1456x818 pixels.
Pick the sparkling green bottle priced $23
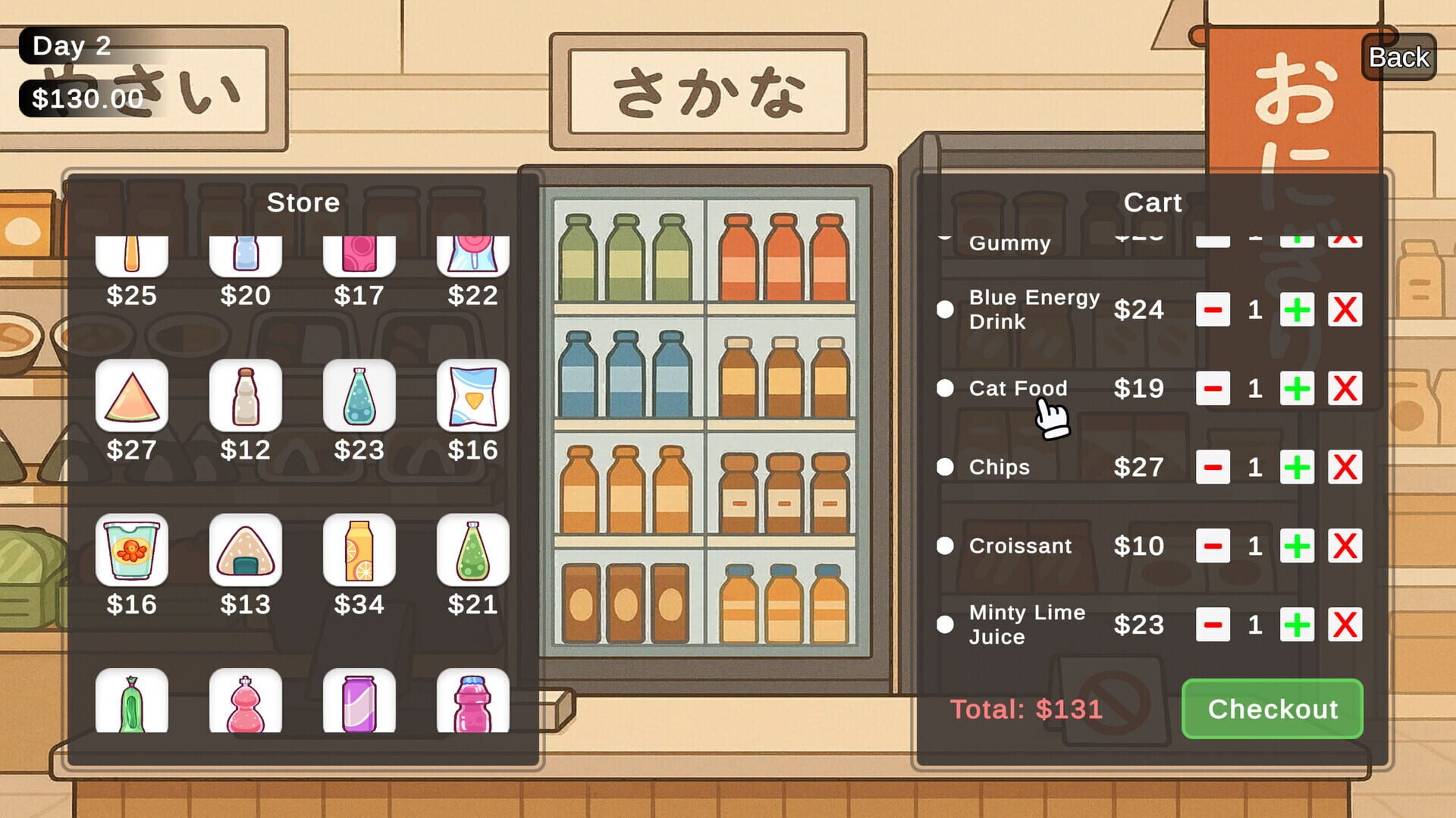[x=359, y=395]
